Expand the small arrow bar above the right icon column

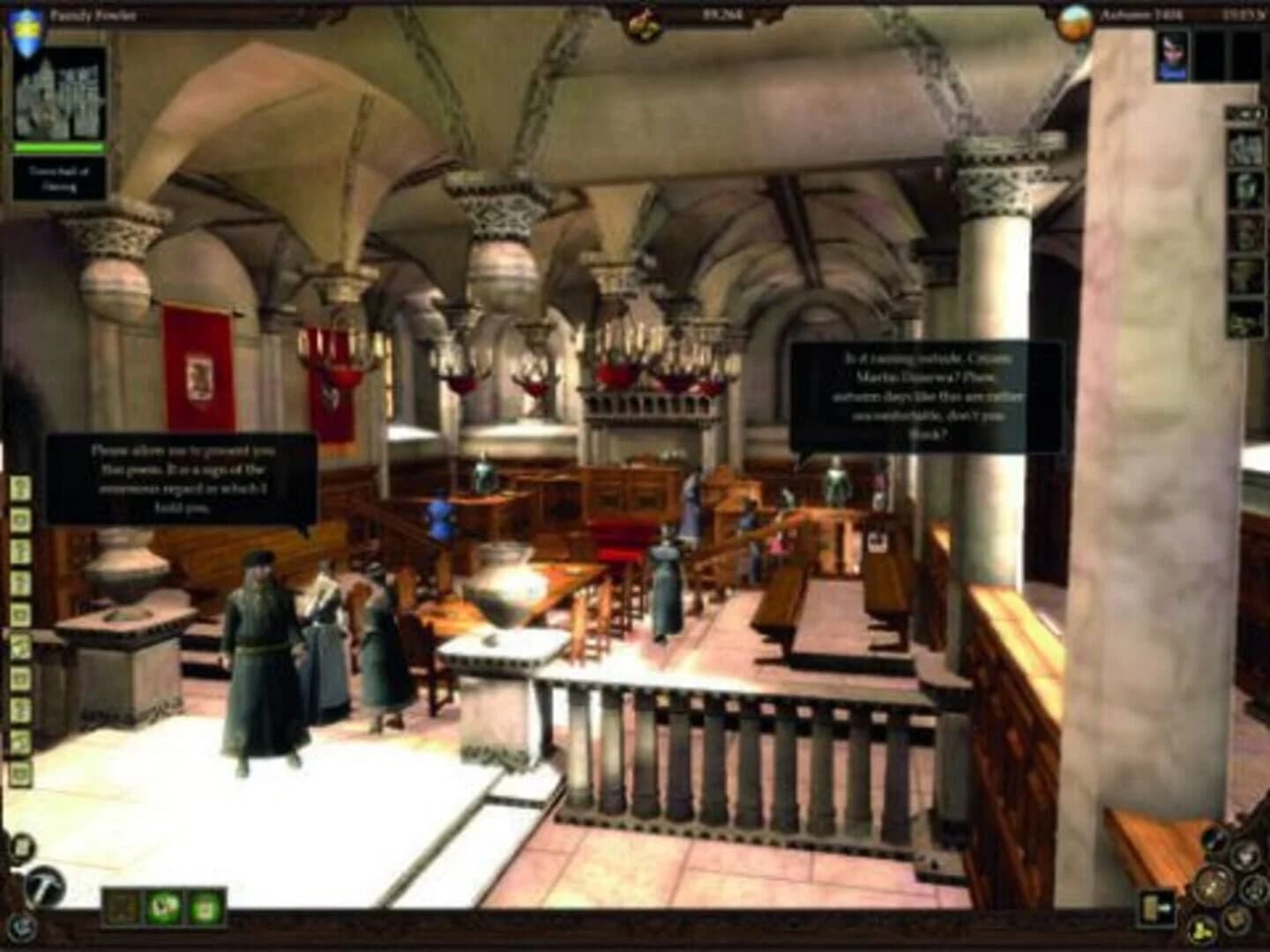(x=1245, y=115)
